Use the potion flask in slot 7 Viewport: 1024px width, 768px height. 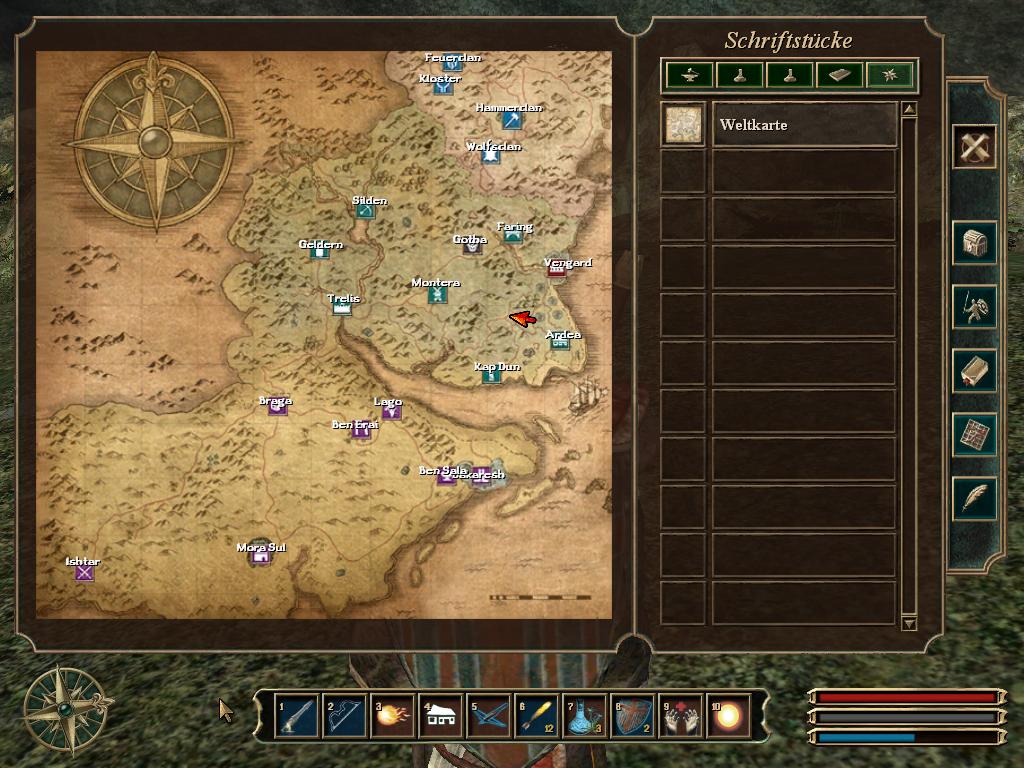[585, 716]
